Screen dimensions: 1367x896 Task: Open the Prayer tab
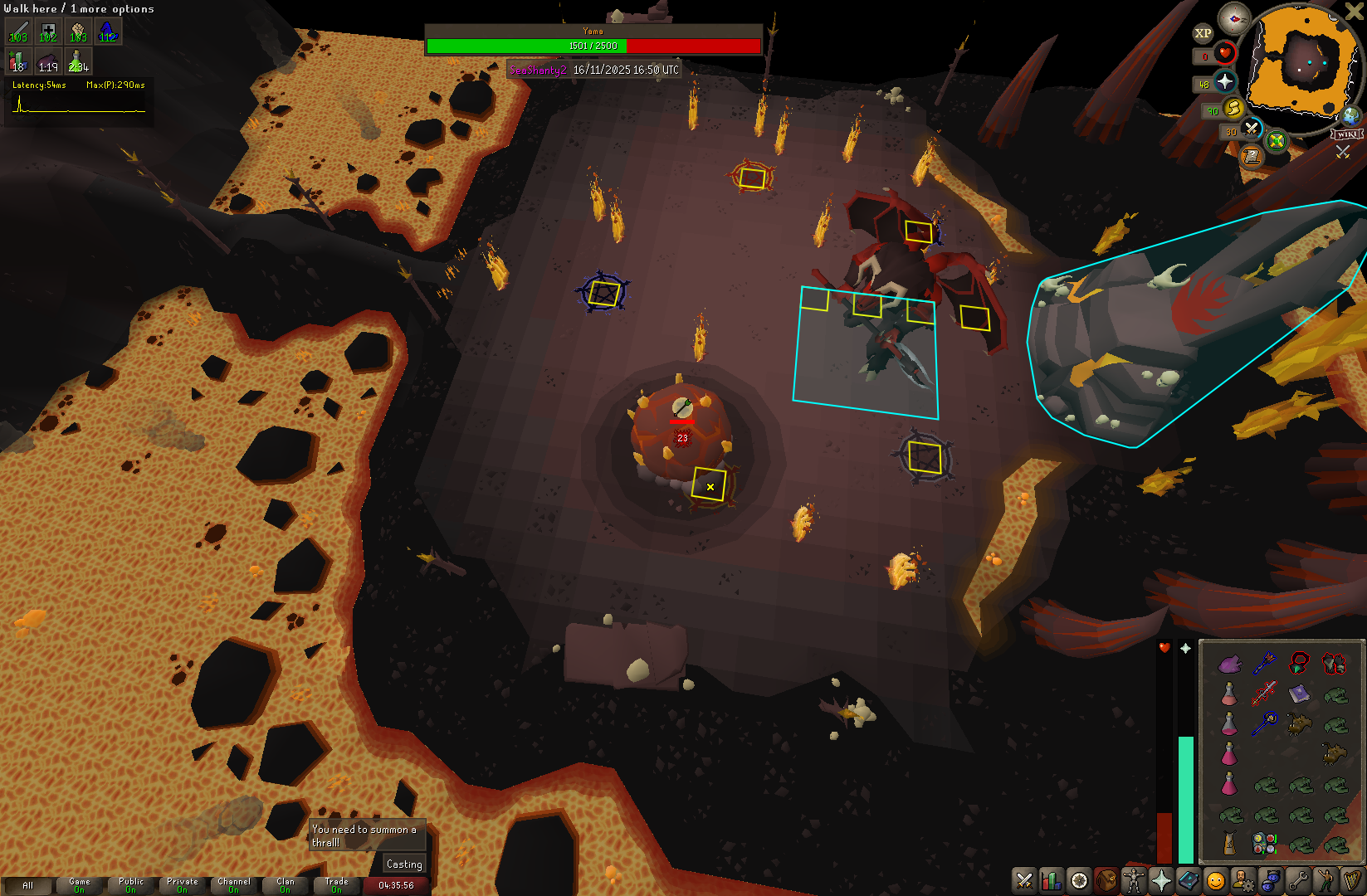[x=1160, y=880]
